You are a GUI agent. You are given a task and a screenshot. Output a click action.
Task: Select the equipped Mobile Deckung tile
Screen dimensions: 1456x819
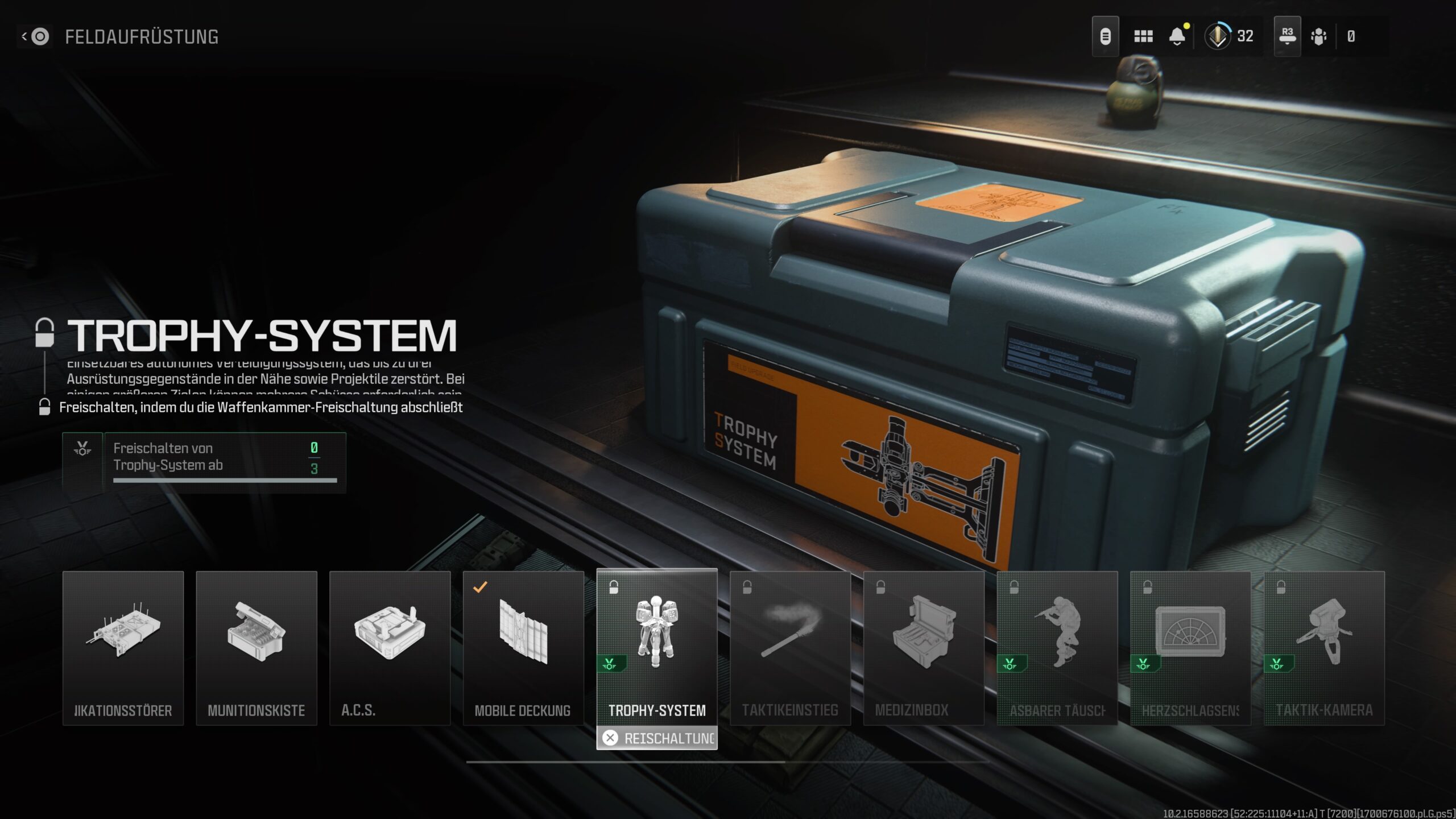(523, 648)
